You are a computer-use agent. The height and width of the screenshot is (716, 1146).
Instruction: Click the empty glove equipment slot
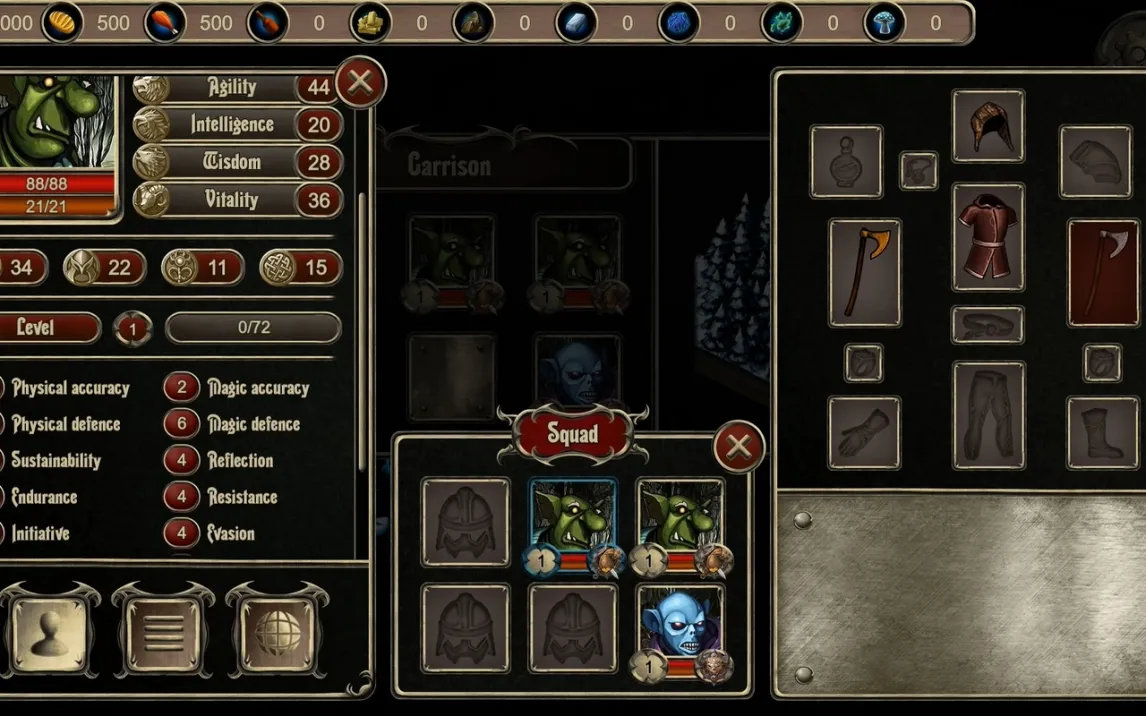[864, 433]
